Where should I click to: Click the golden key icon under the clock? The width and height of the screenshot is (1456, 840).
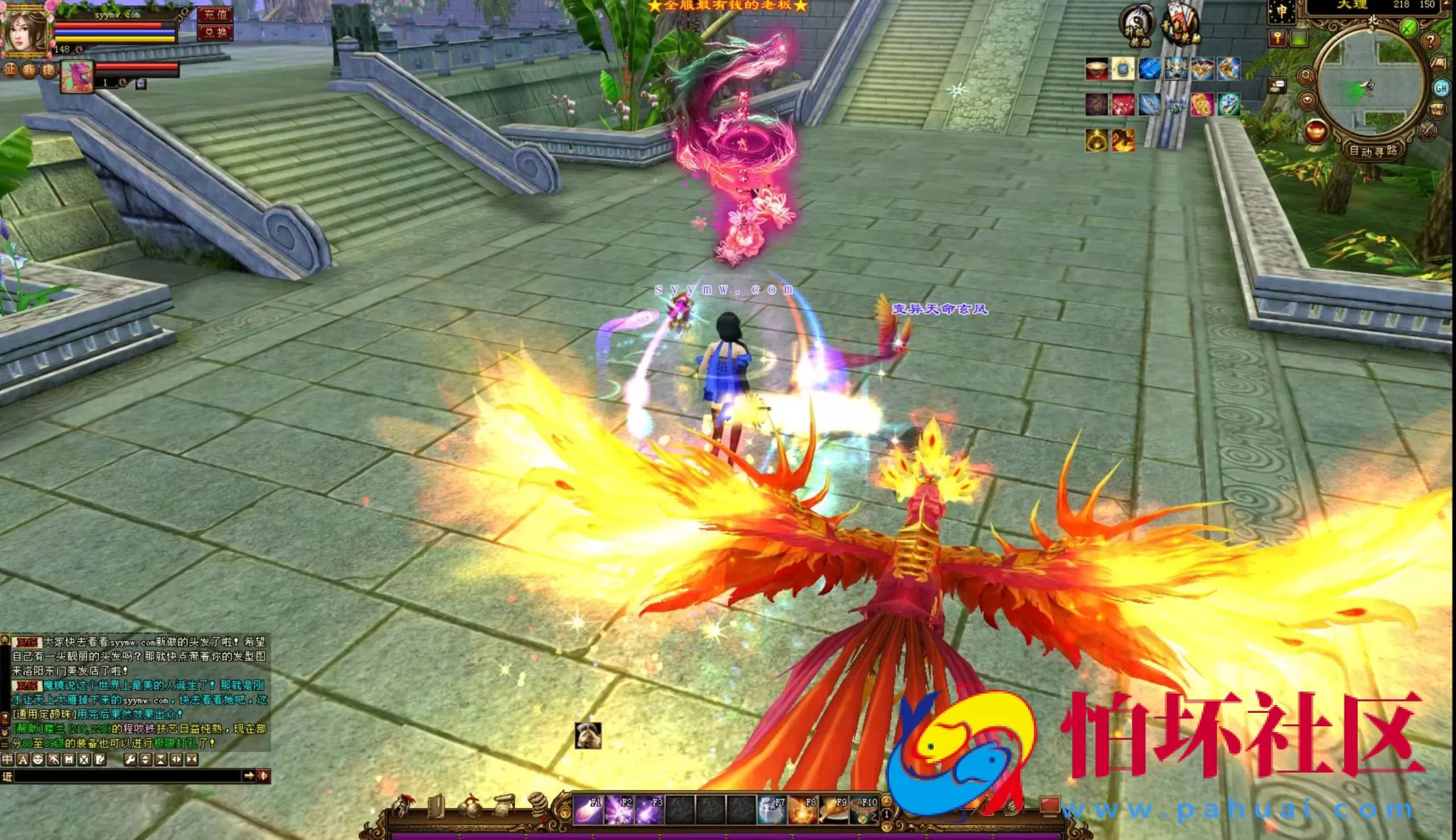click(1278, 38)
